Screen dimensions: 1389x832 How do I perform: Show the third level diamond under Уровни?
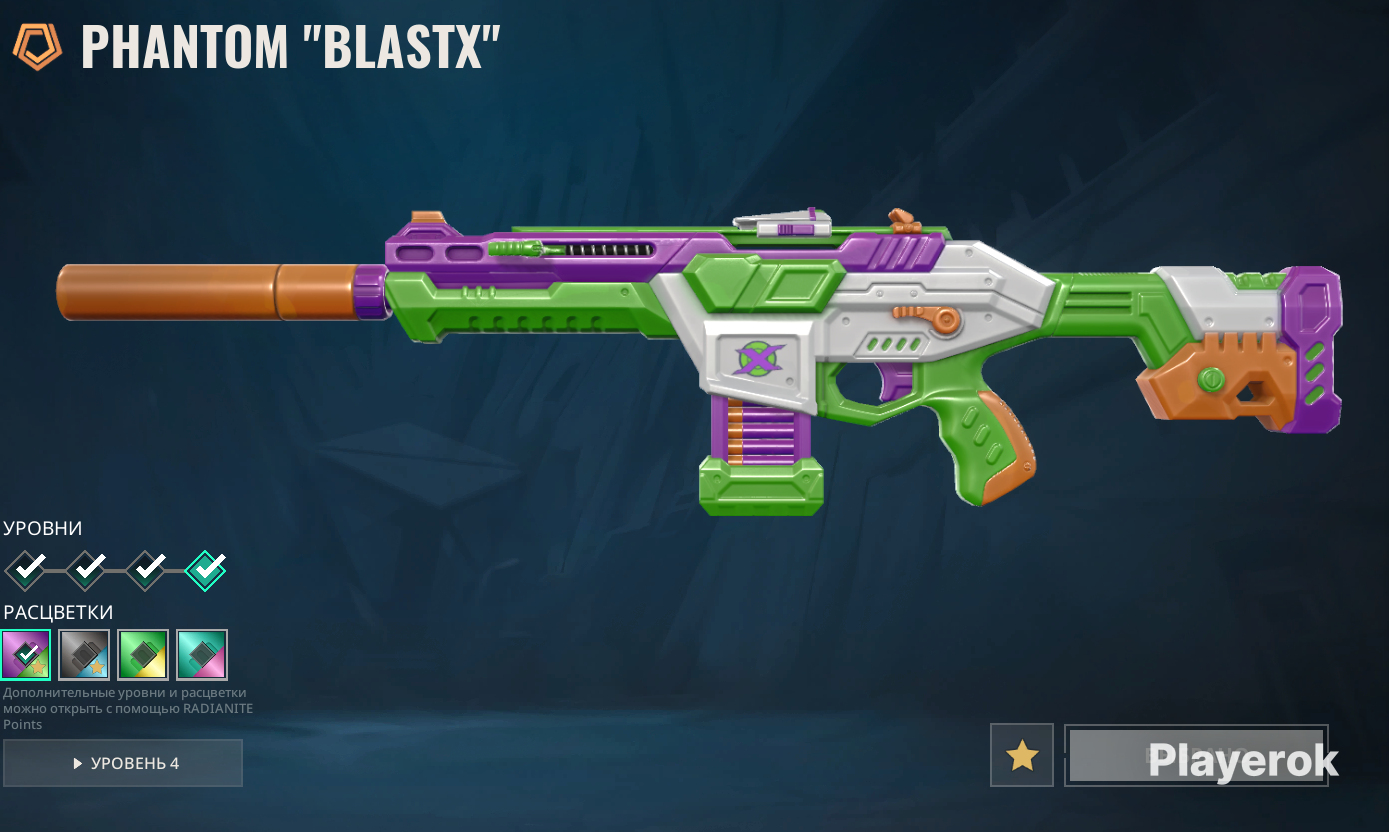point(146,571)
